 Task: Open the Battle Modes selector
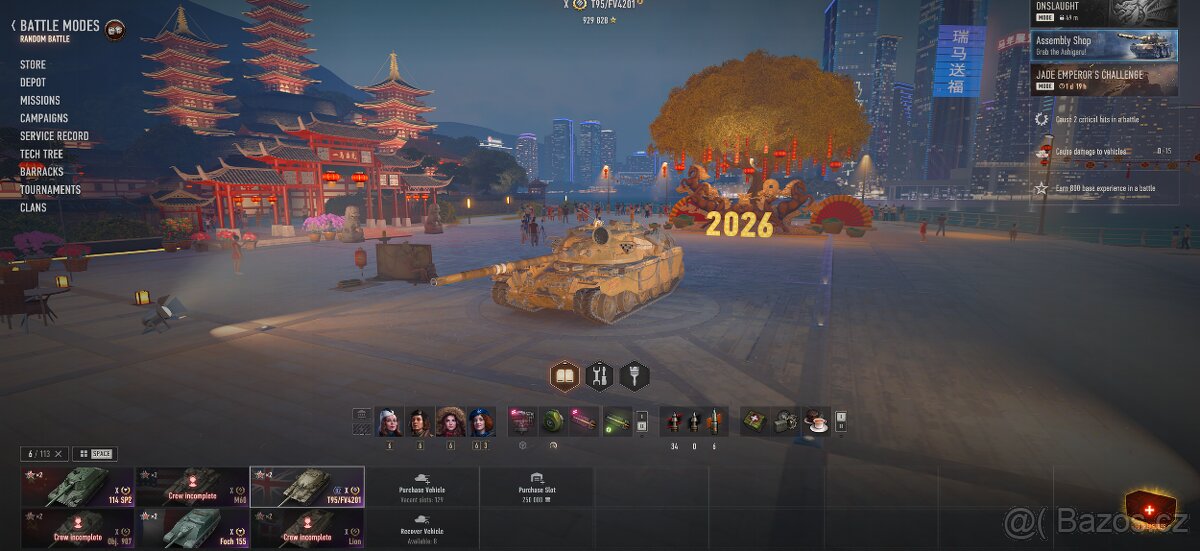coord(60,26)
